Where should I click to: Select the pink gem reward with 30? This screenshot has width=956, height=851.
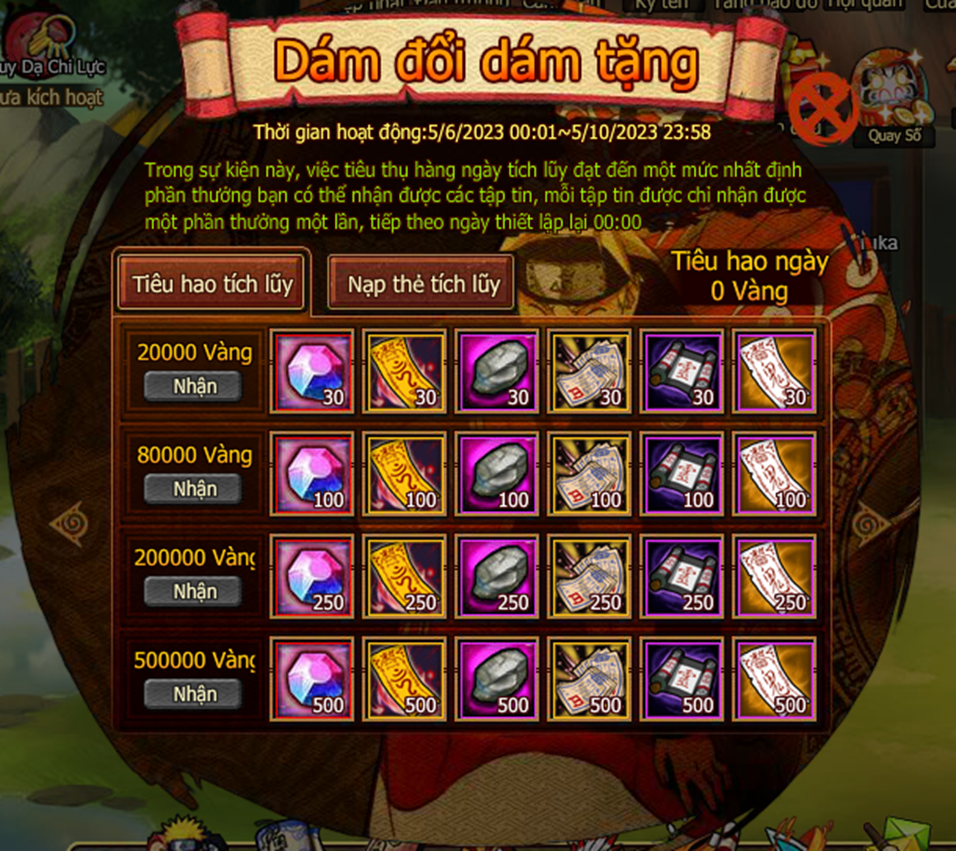point(313,371)
